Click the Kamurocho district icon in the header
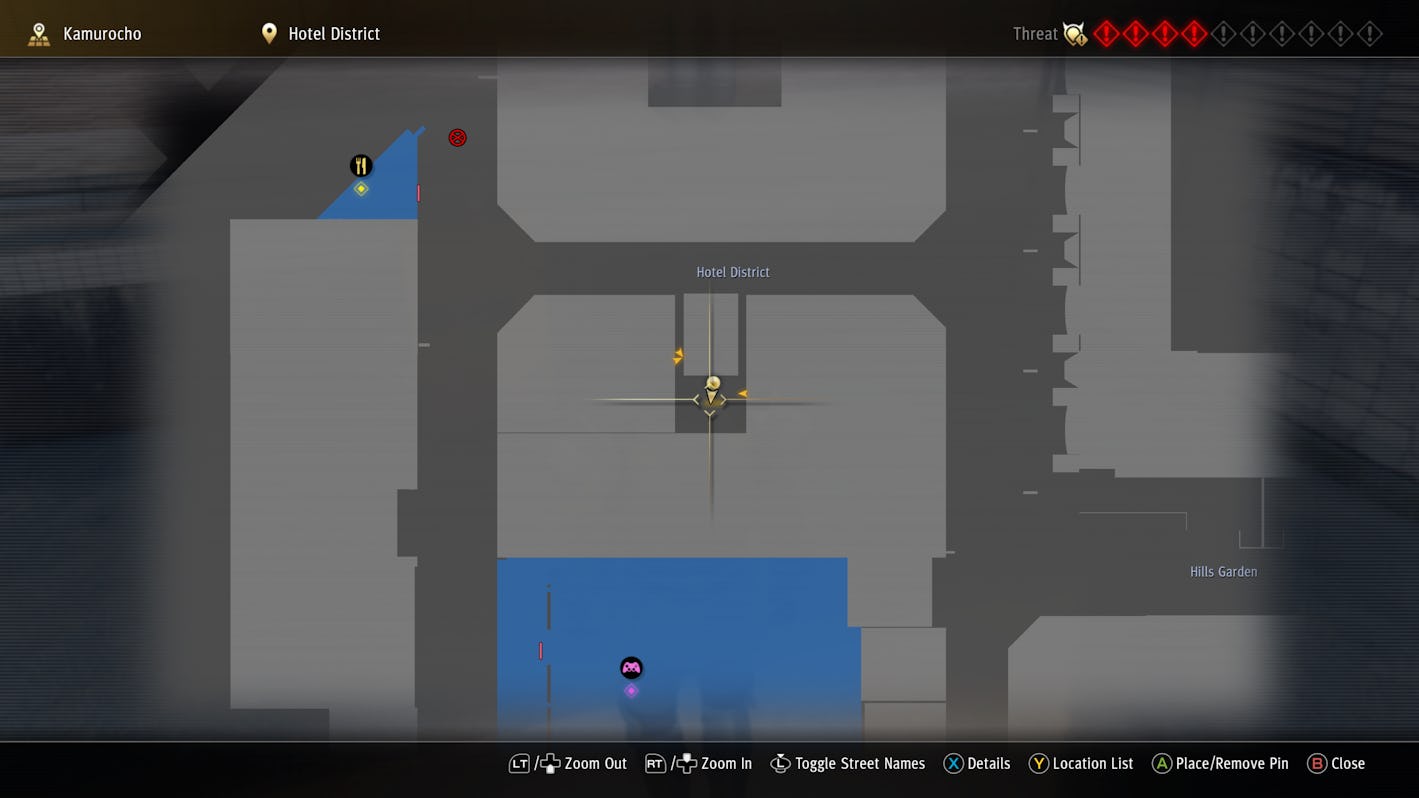This screenshot has width=1419, height=798. [38, 32]
